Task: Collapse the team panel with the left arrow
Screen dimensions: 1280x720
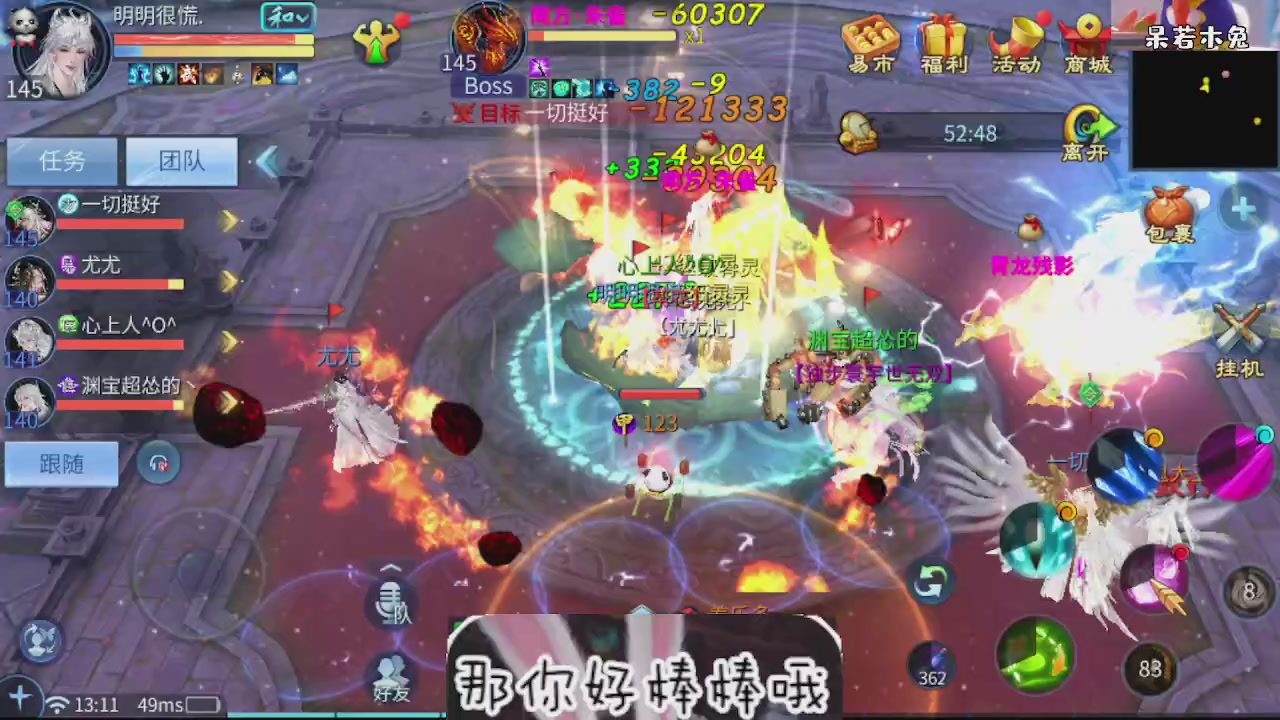Action: pyautogui.click(x=268, y=163)
